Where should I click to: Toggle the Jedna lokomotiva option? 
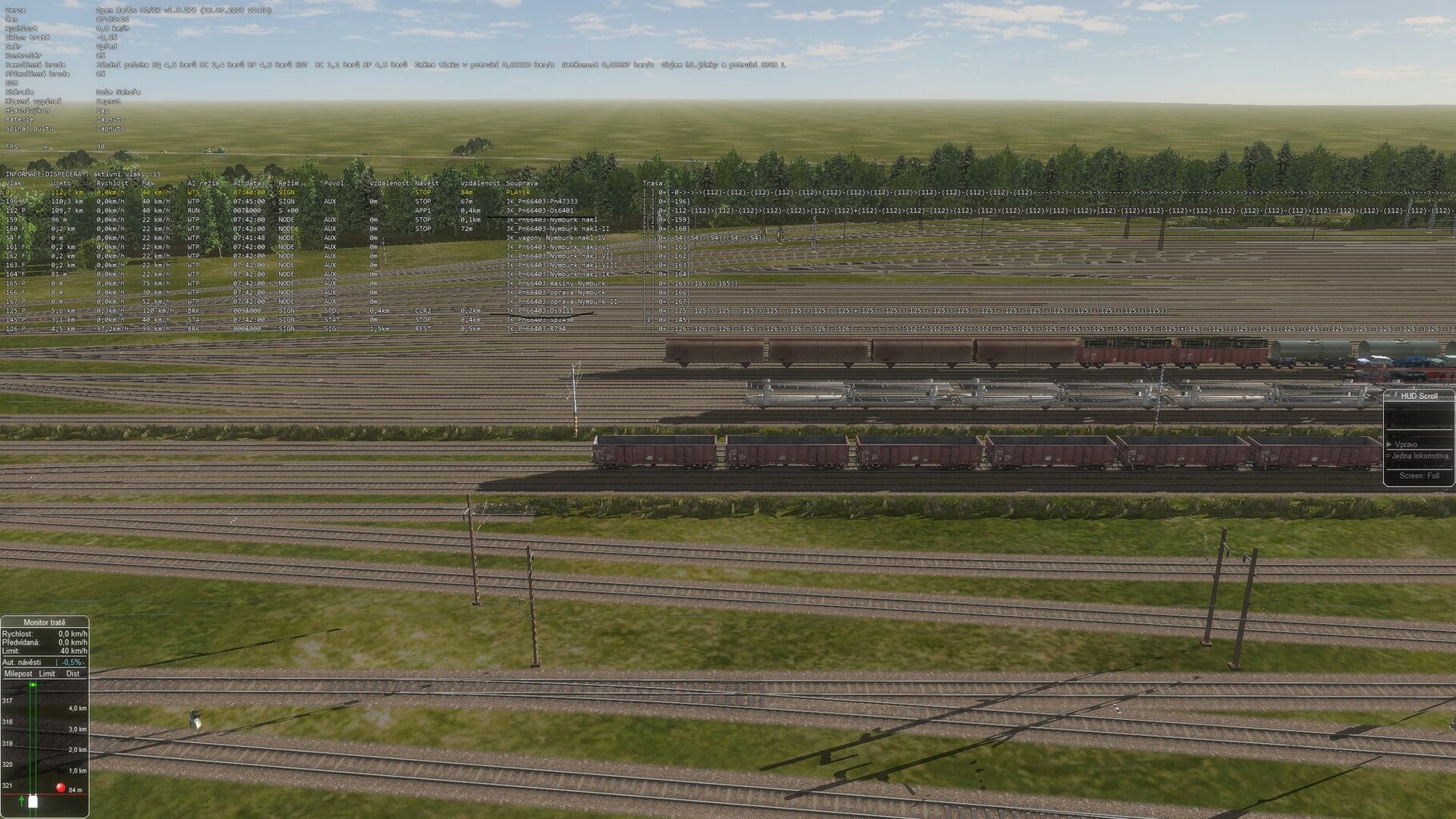click(x=1420, y=456)
